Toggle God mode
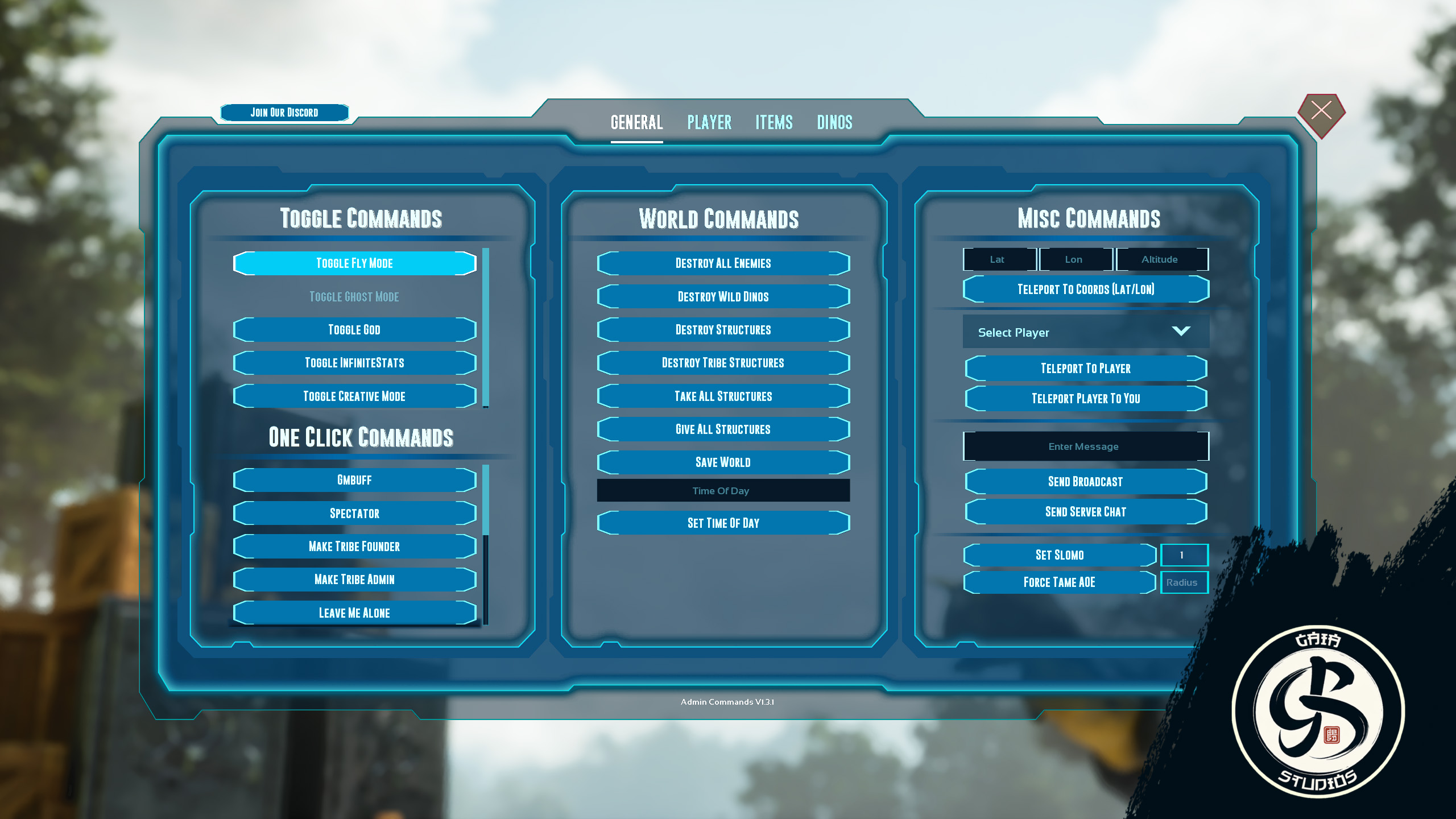 [x=354, y=329]
